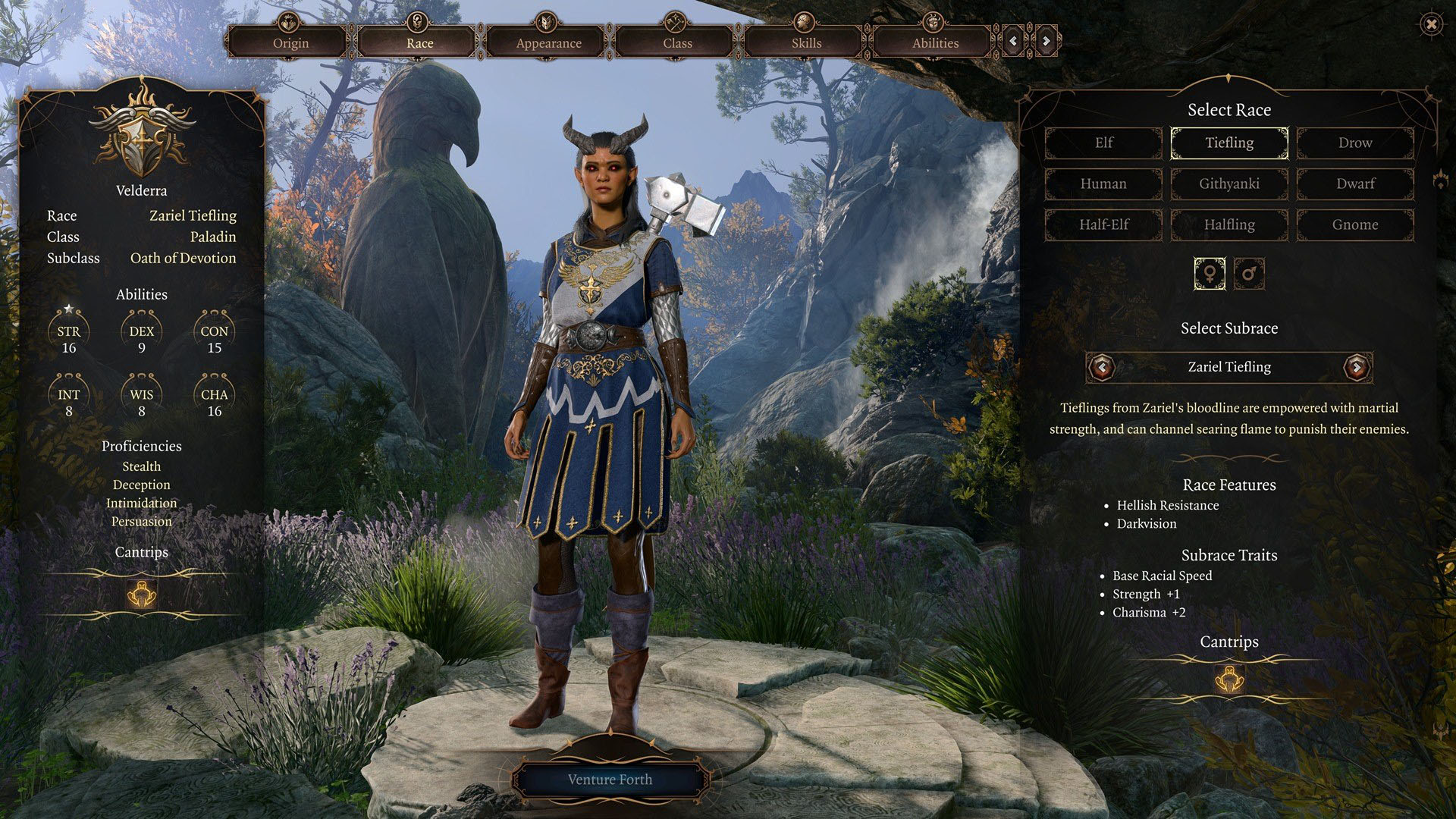The image size is (1456, 819).
Task: Pick the Half-Elf race
Action: tap(1103, 224)
